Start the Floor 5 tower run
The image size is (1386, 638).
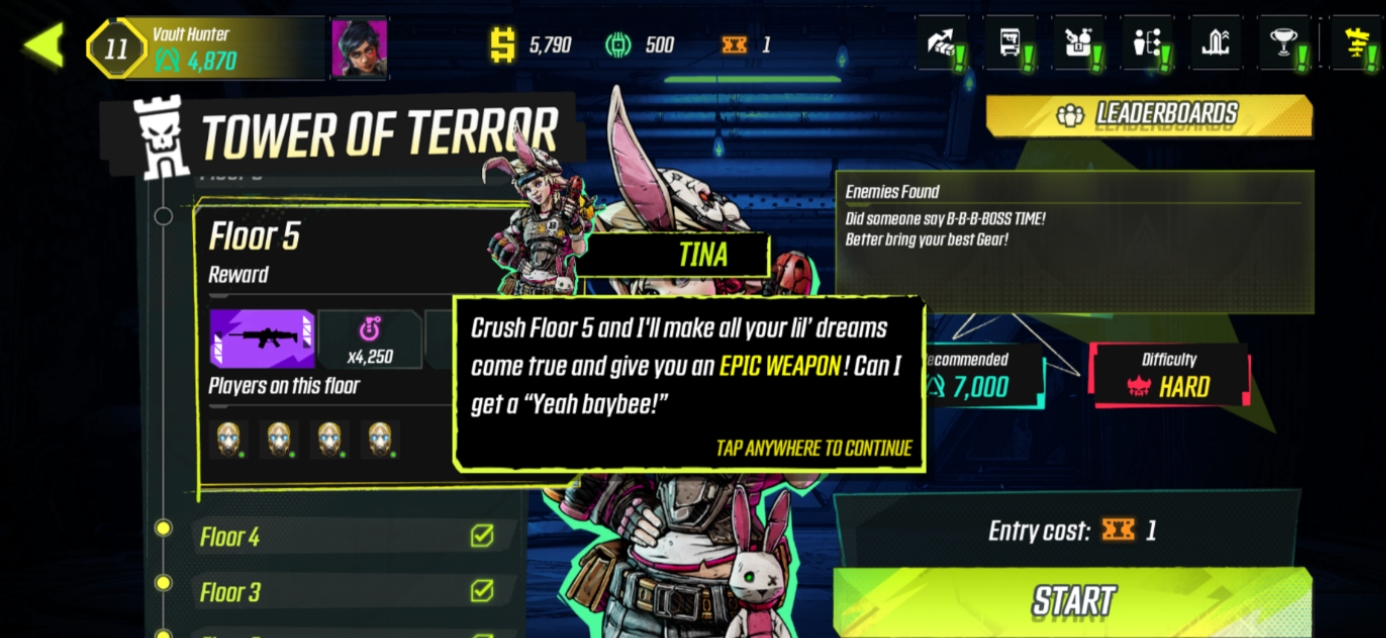[1072, 601]
